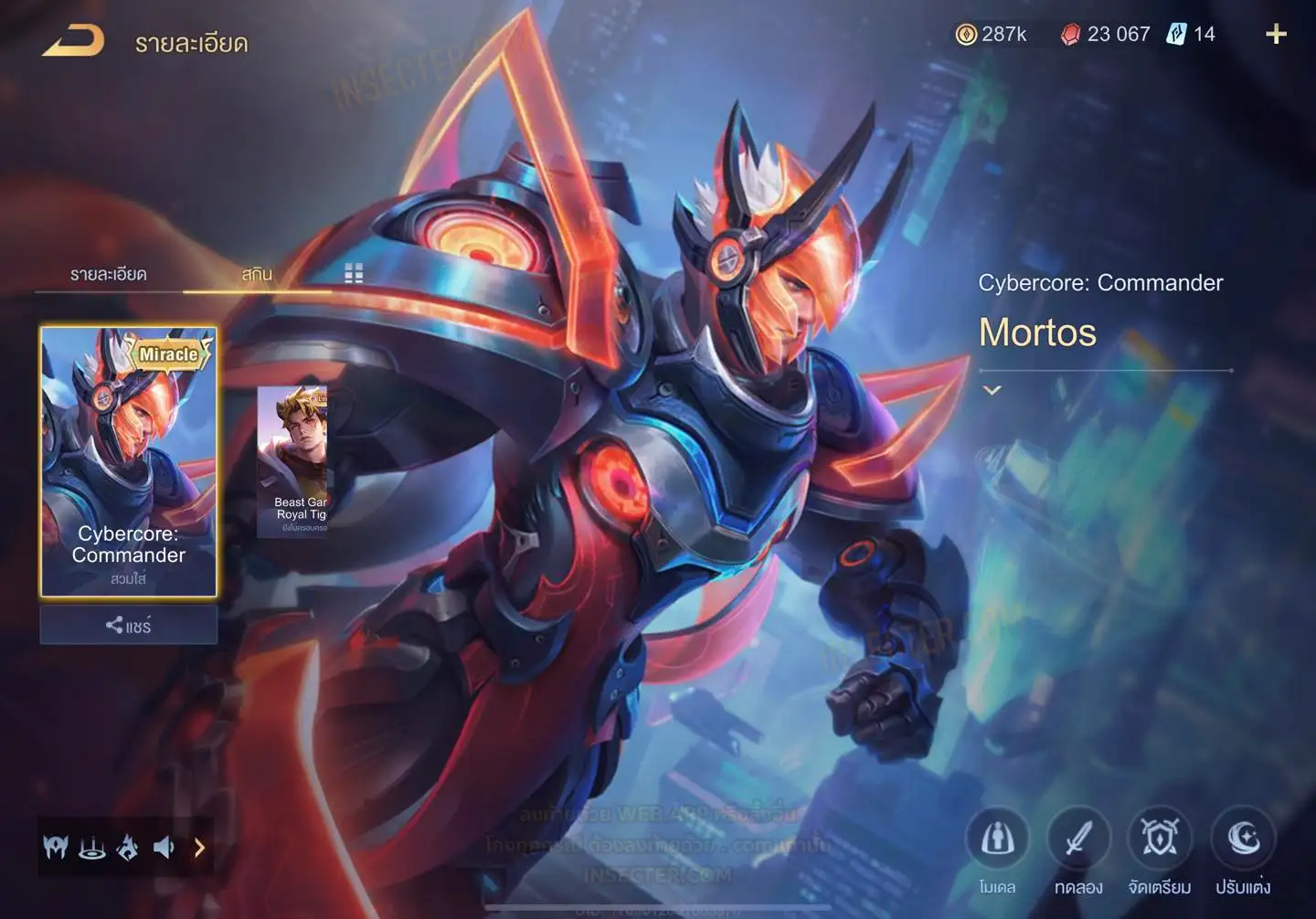
Task: Go back using the gold arrow
Action: pos(73,41)
